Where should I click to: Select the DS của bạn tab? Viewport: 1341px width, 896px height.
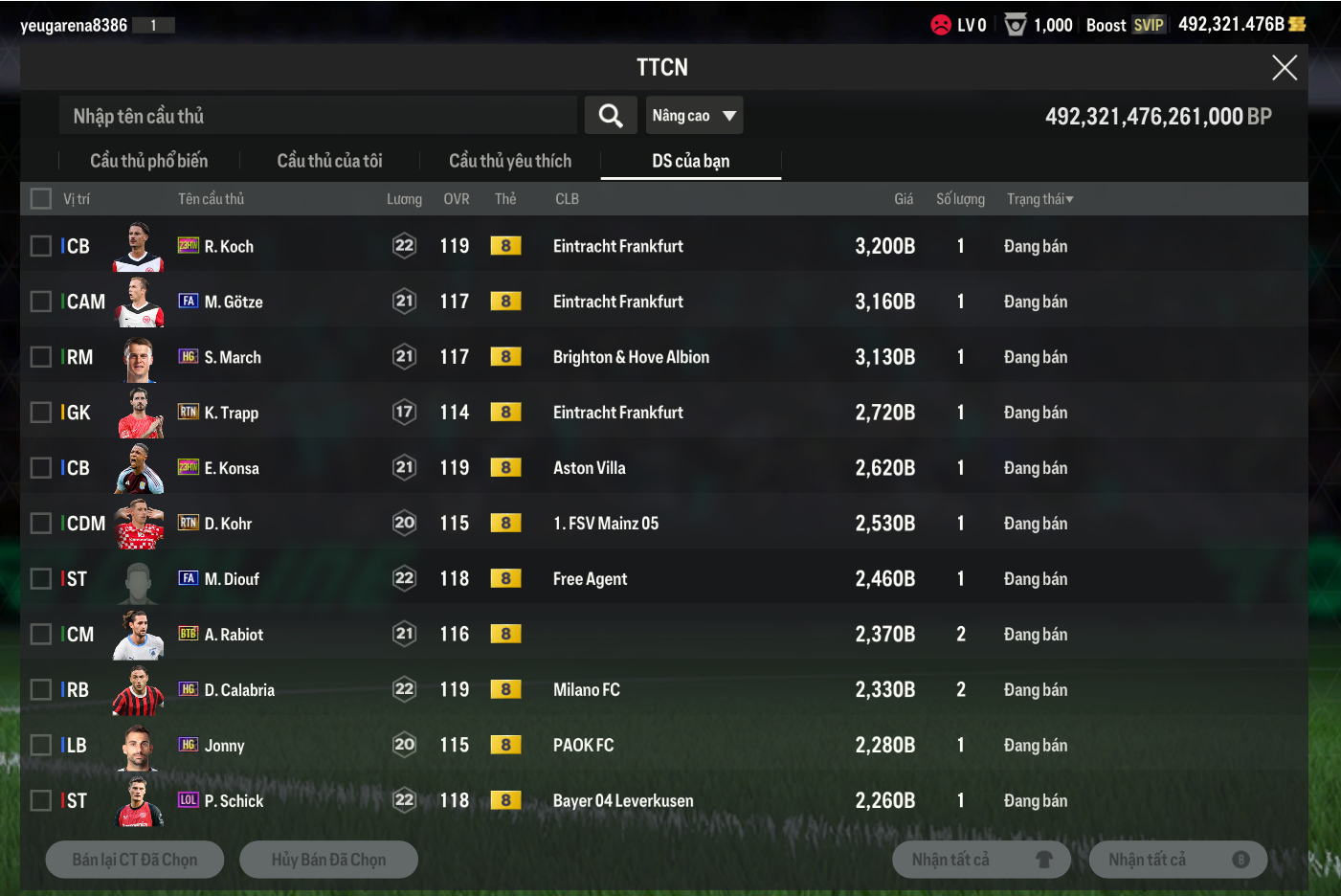click(690, 161)
